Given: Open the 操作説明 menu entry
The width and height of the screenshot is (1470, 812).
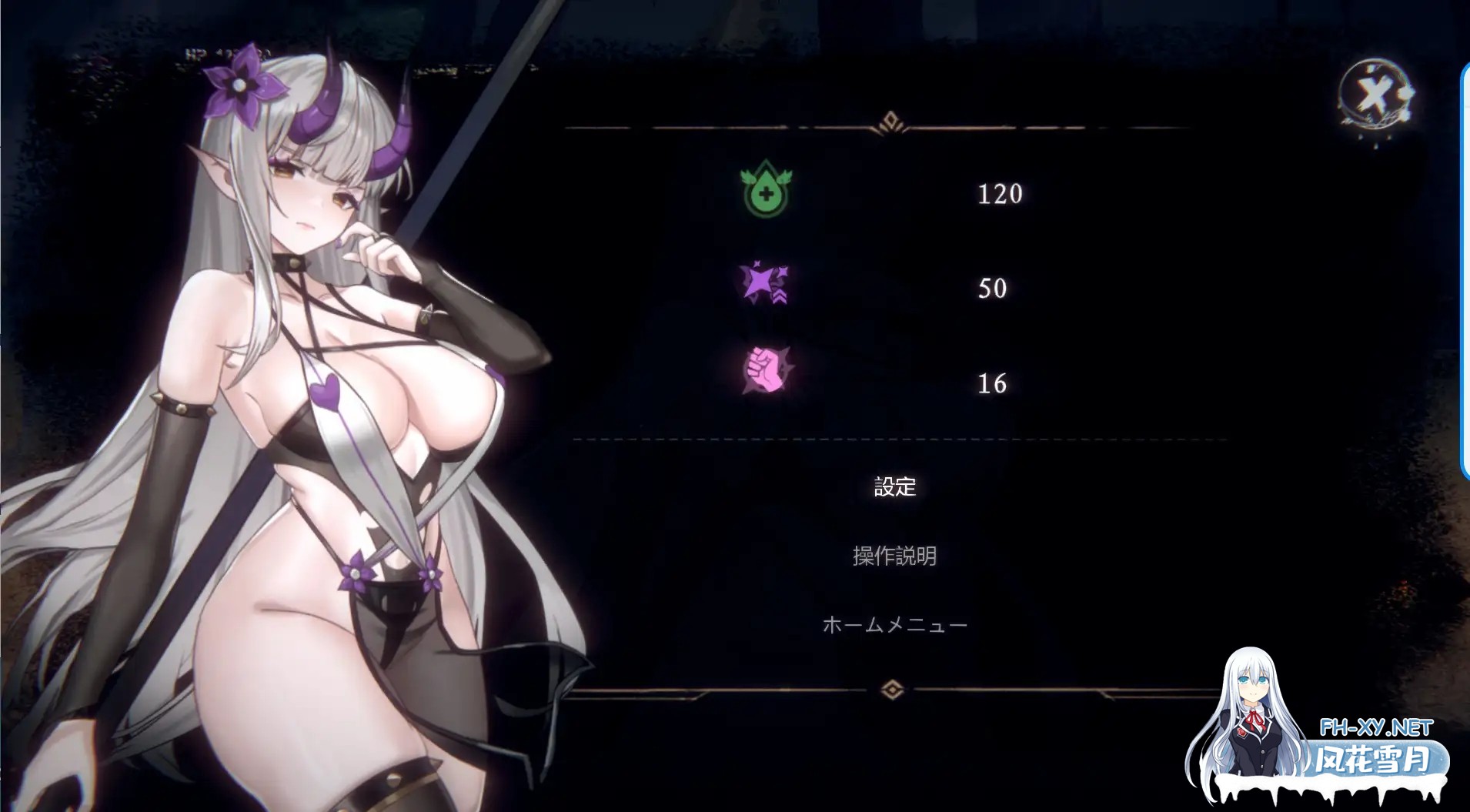Looking at the screenshot, I should tap(894, 556).
